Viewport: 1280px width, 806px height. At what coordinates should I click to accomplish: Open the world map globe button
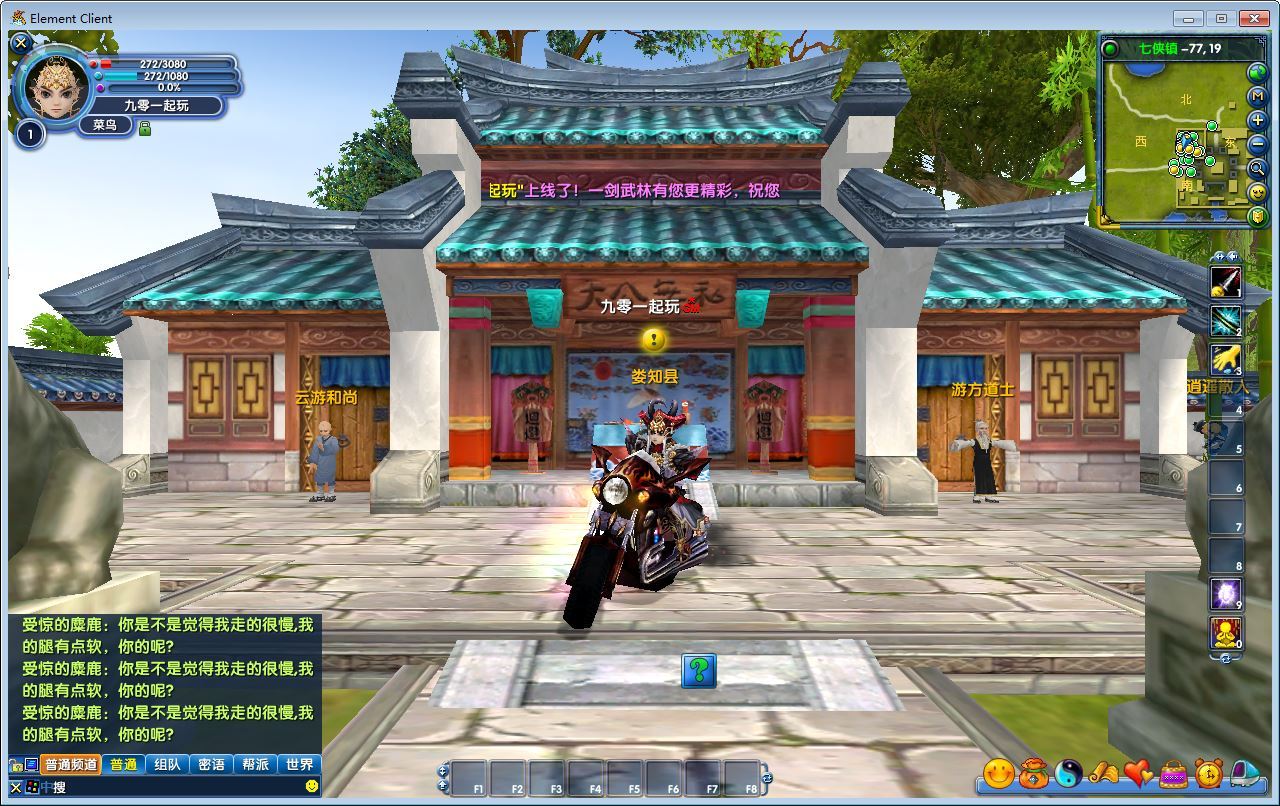(1258, 72)
